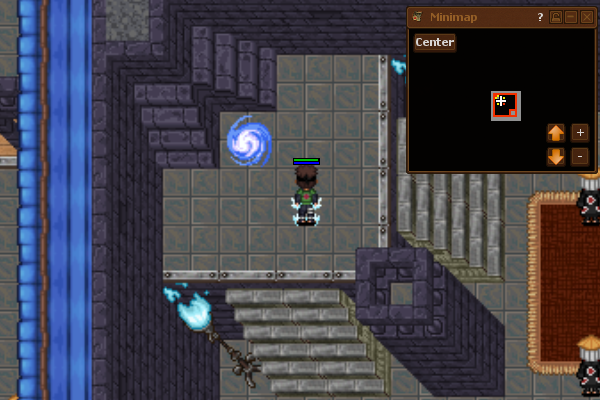Viewport: 600px width, 400px height.
Task: Toggle the Minimap window lock
Action: [x=556, y=17]
